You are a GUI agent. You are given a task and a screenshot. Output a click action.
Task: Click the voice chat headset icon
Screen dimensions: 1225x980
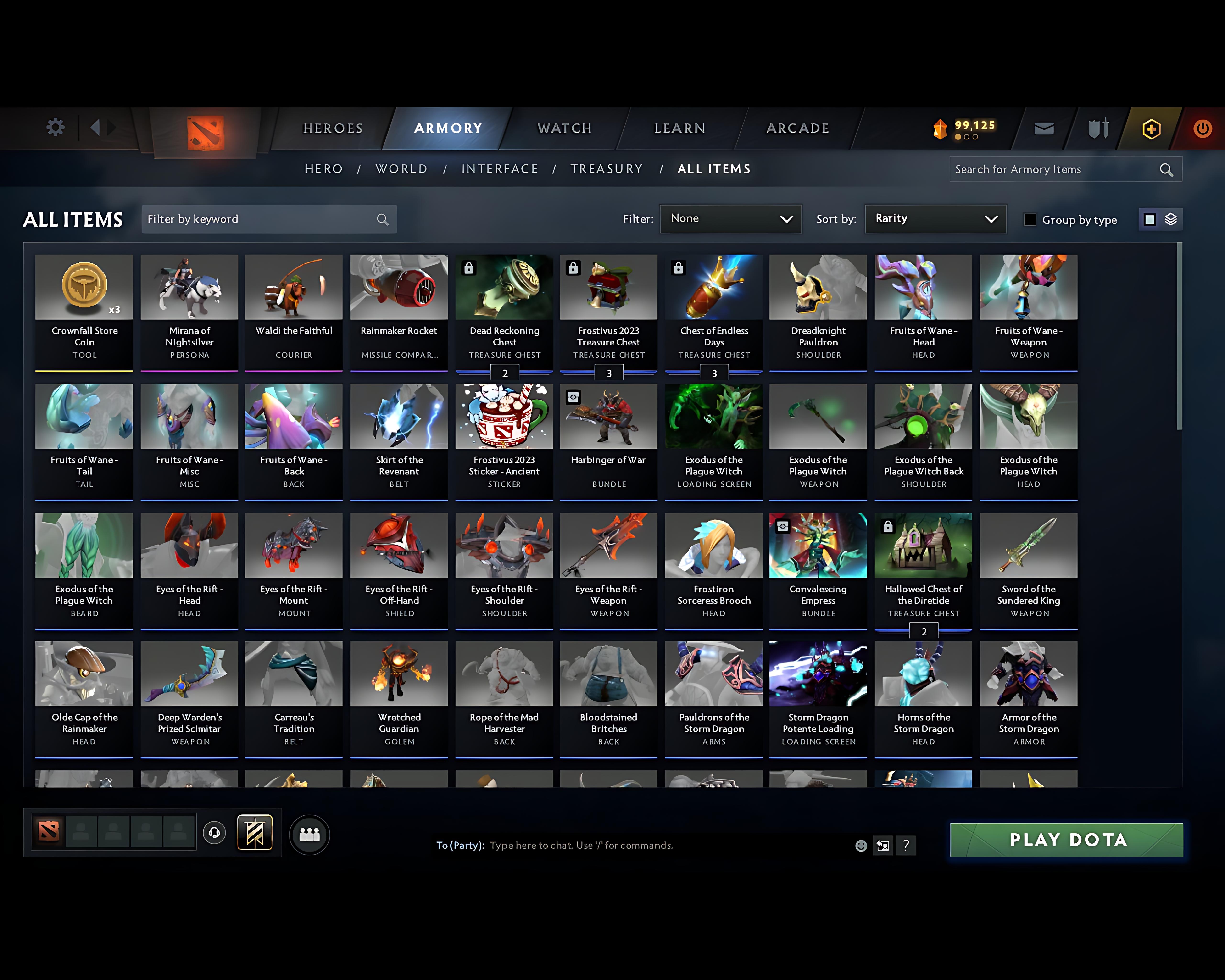pyautogui.click(x=214, y=833)
